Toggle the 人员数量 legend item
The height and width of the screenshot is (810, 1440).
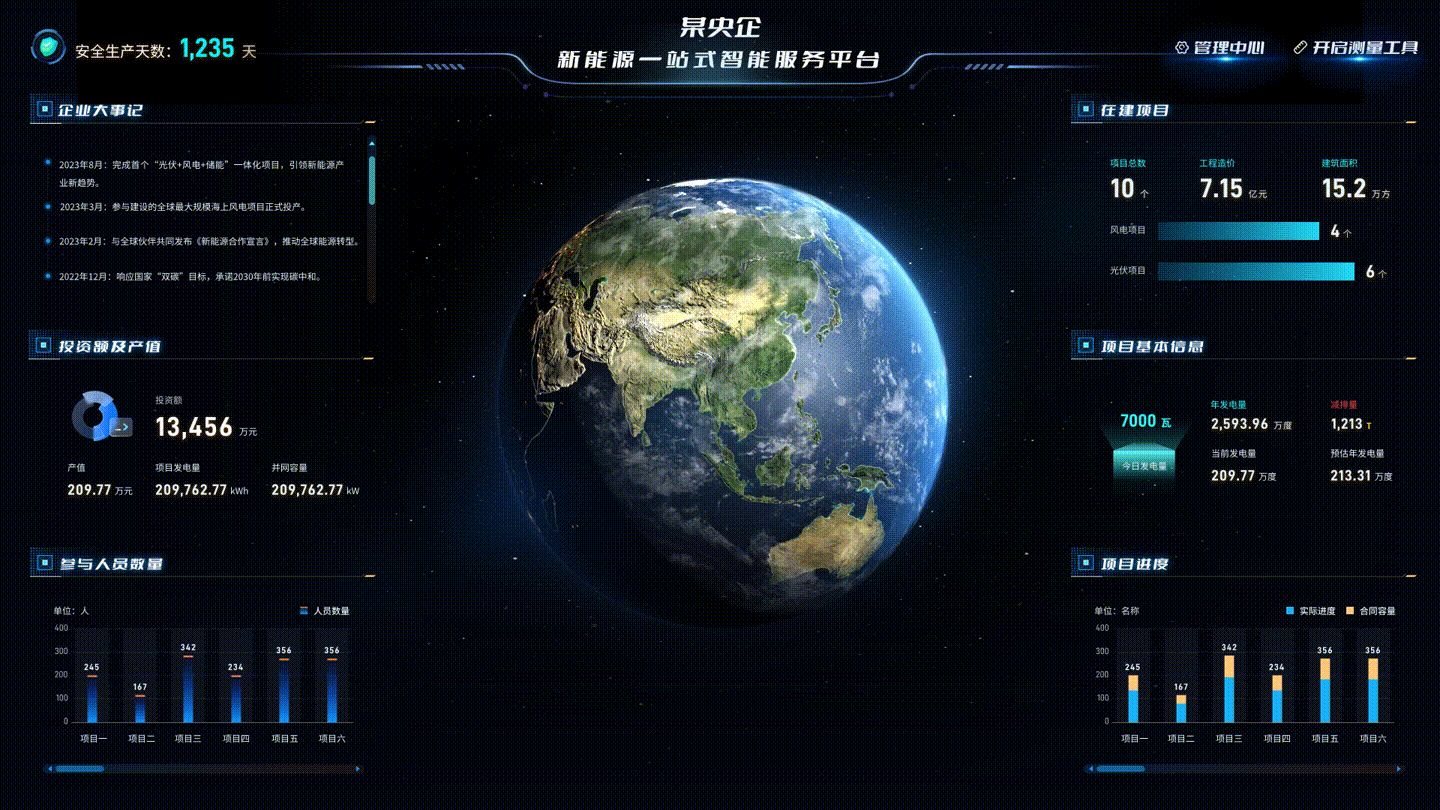(325, 610)
